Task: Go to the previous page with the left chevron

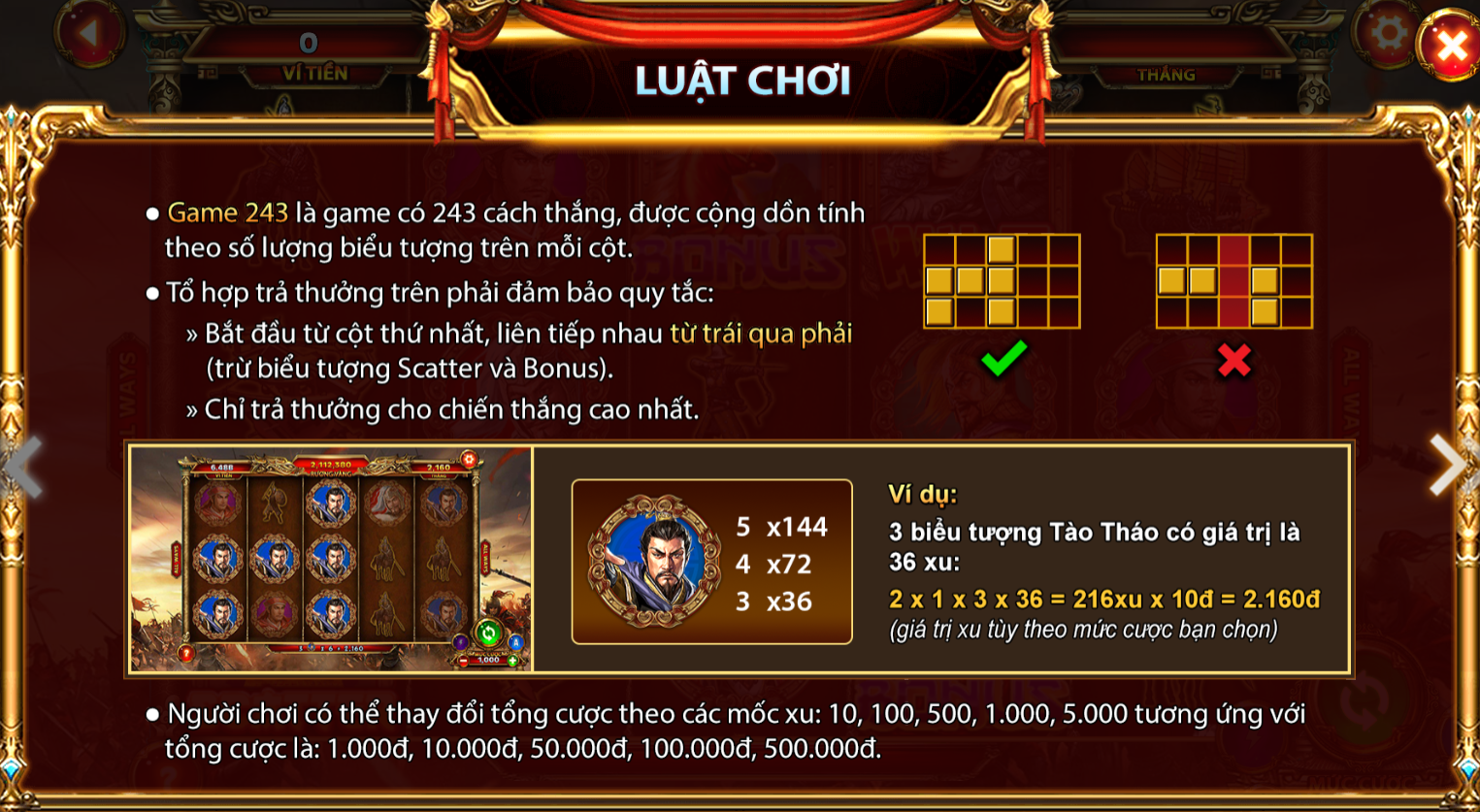Action: [26, 466]
